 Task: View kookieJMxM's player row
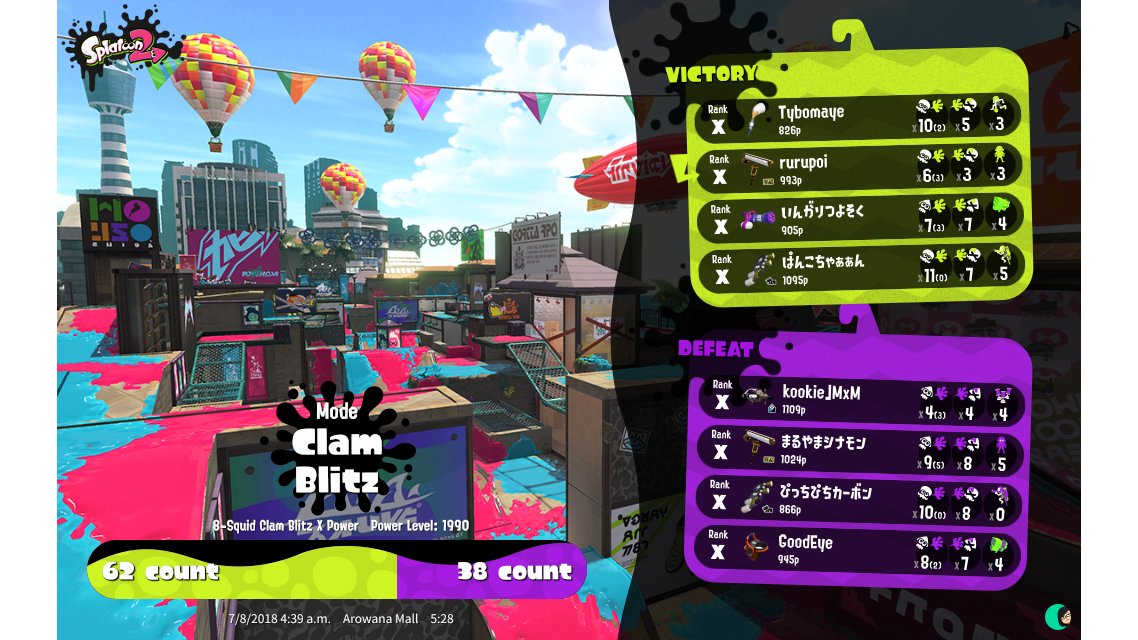[x=858, y=400]
